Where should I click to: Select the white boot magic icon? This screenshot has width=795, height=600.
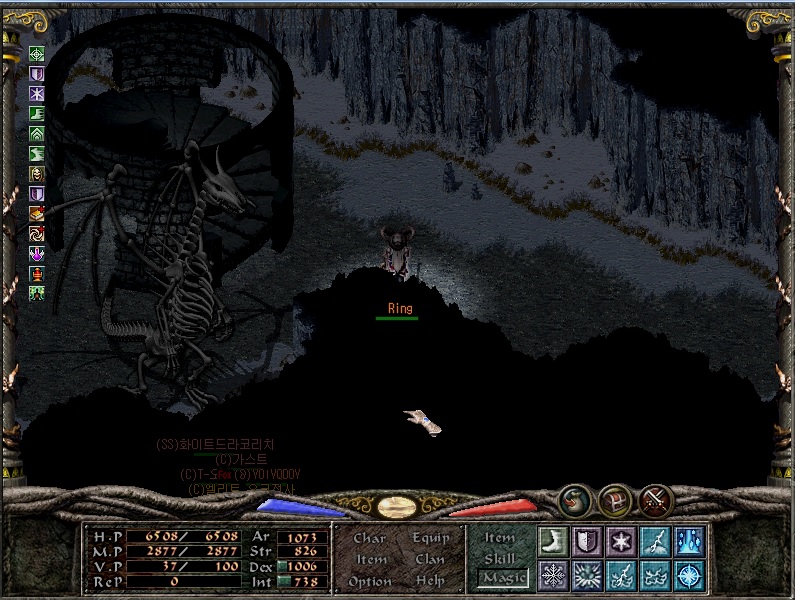554,541
